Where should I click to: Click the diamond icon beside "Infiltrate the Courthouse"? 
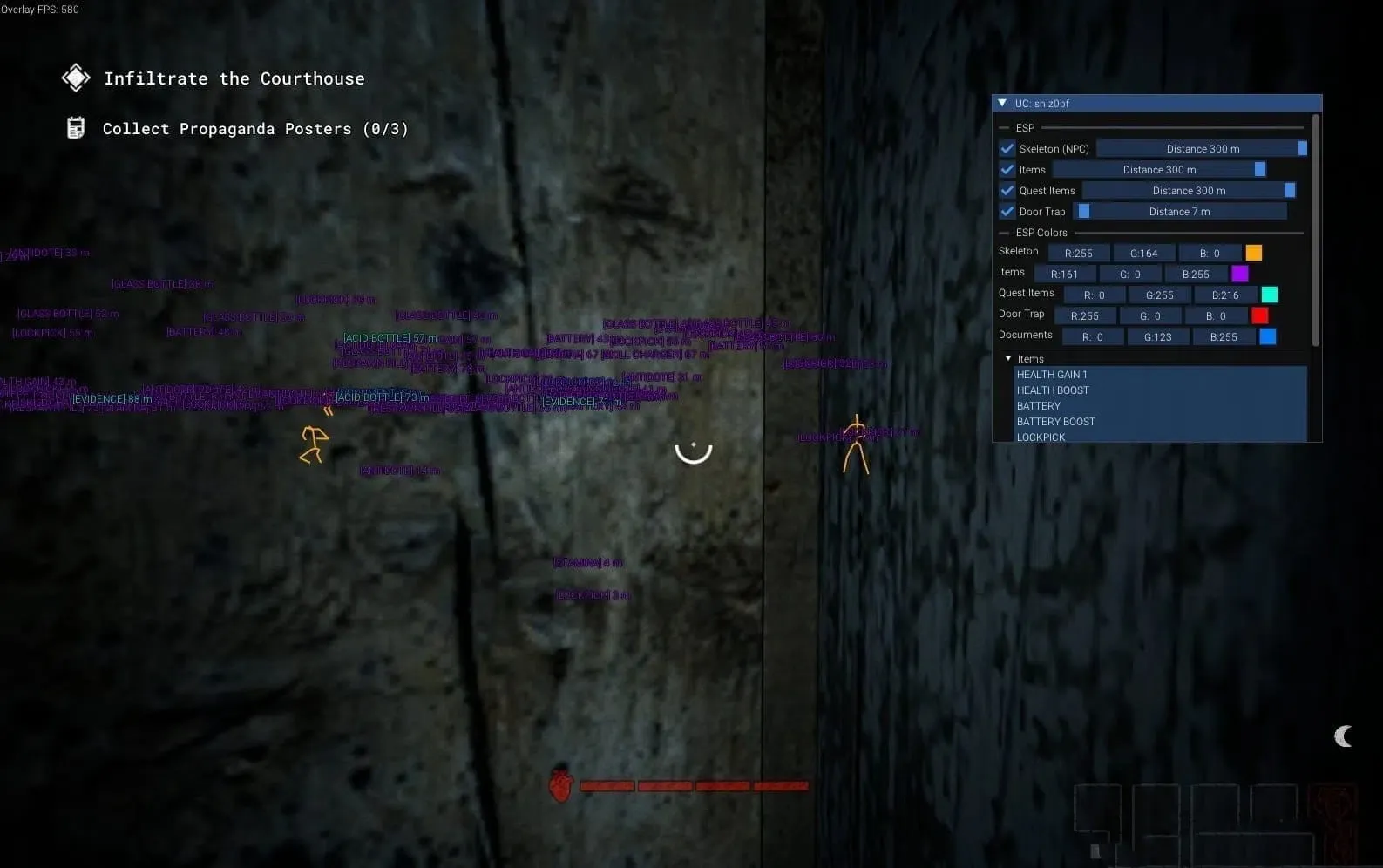75,78
